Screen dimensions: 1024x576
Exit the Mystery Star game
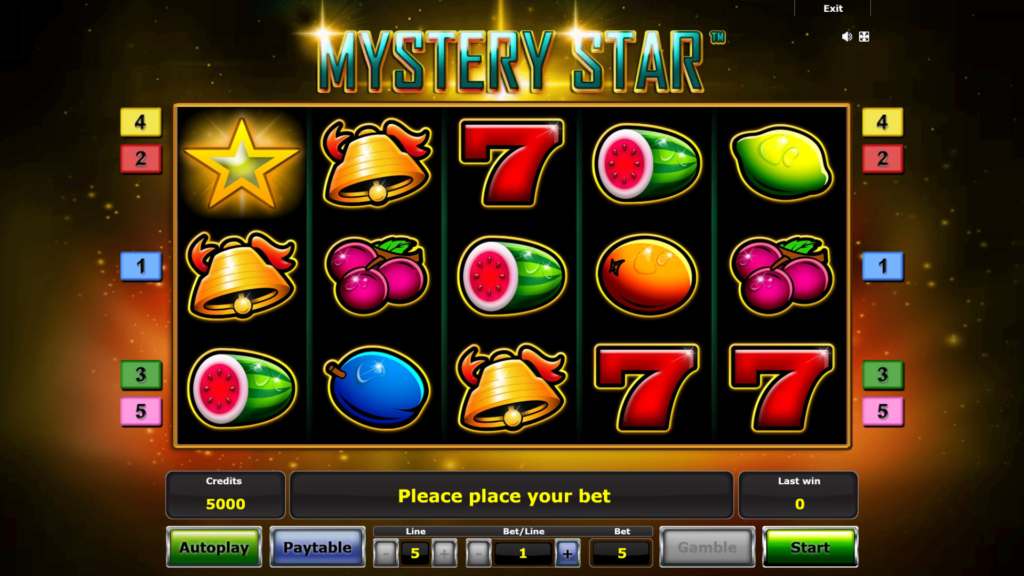(x=832, y=9)
